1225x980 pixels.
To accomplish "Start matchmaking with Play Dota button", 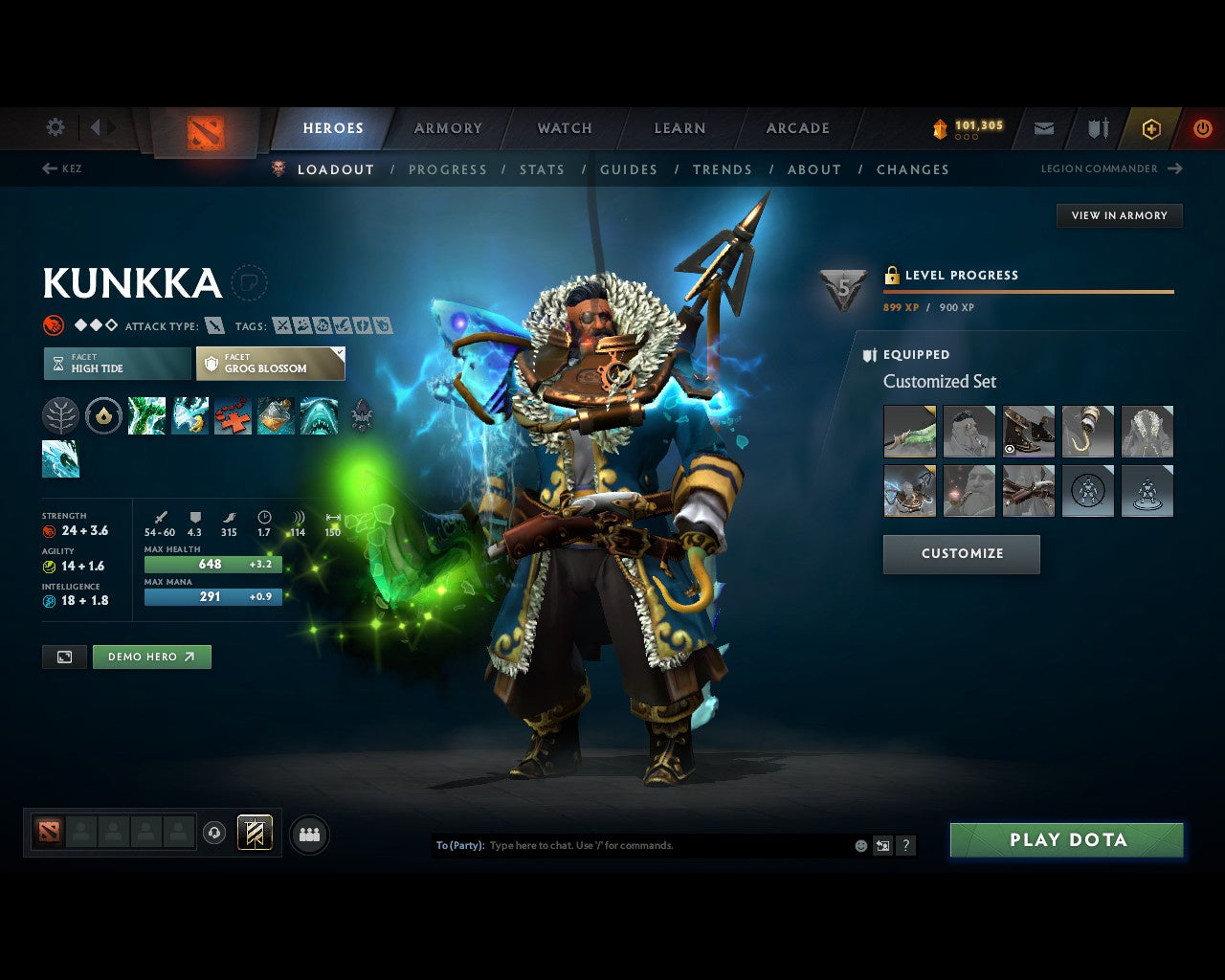I will [1066, 840].
